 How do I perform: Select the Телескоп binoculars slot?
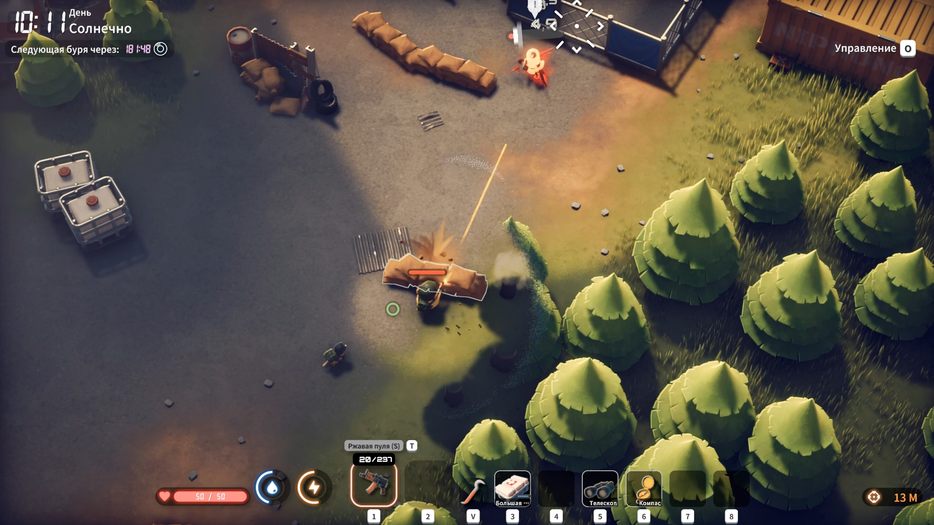coord(599,488)
